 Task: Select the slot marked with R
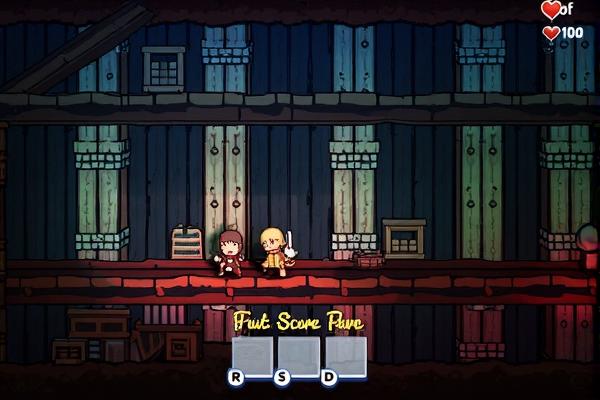click(x=252, y=357)
